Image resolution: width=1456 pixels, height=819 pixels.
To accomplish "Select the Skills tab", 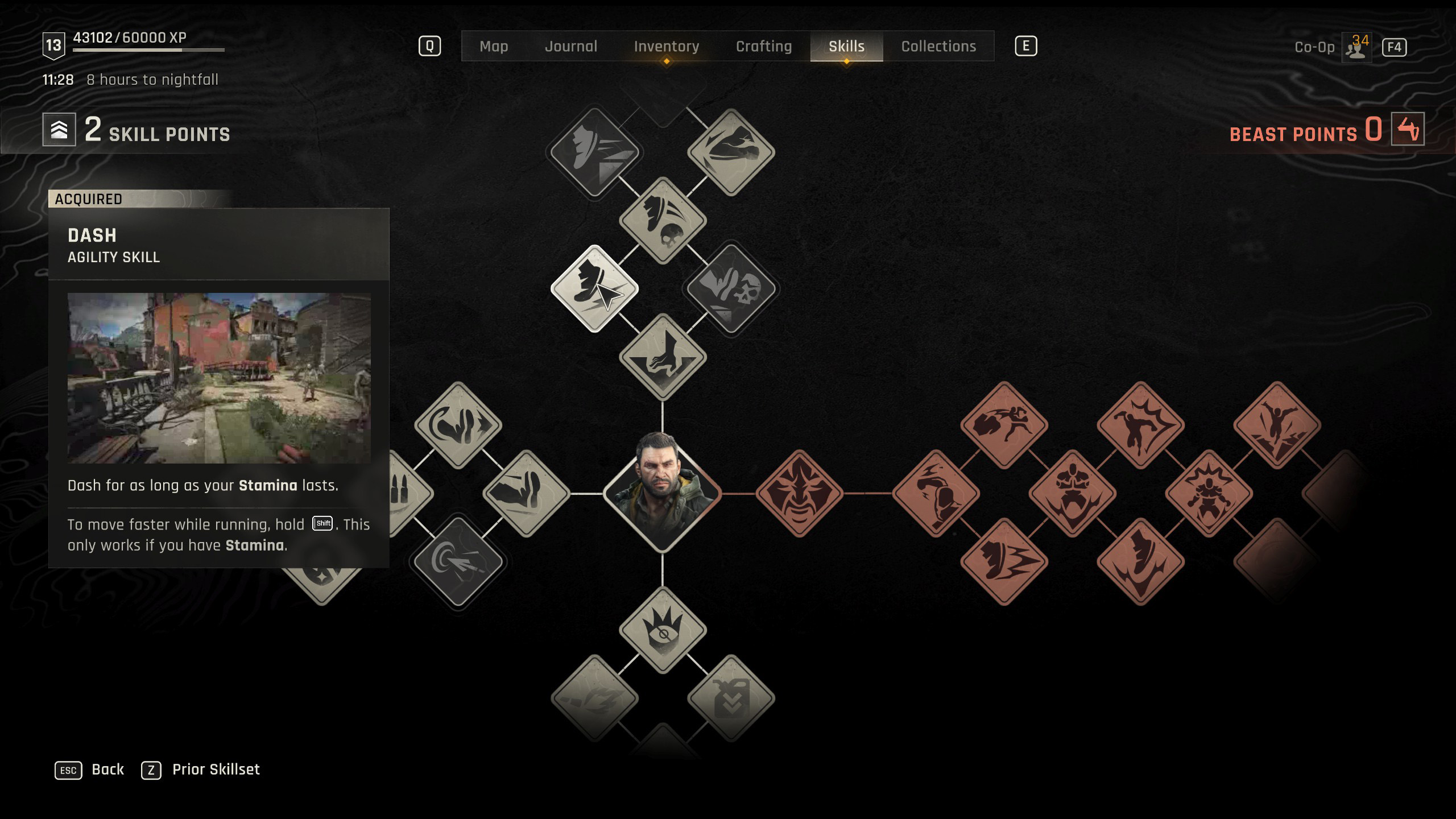I will [x=846, y=46].
